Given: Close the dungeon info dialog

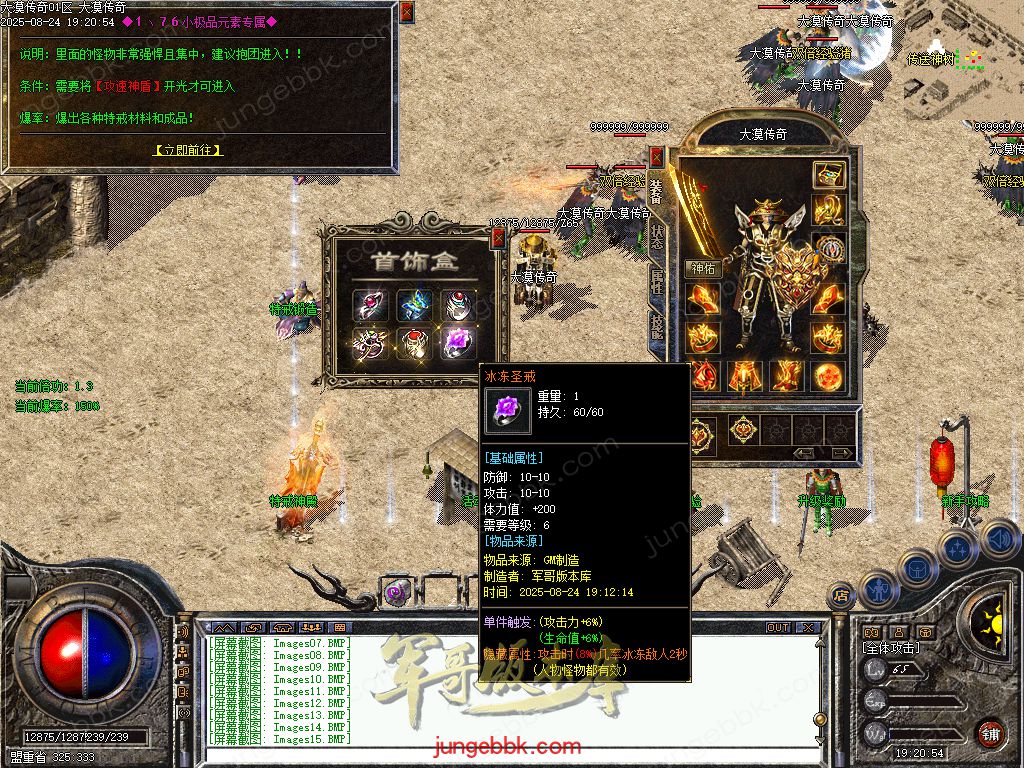Looking at the screenshot, I should coord(406,12).
